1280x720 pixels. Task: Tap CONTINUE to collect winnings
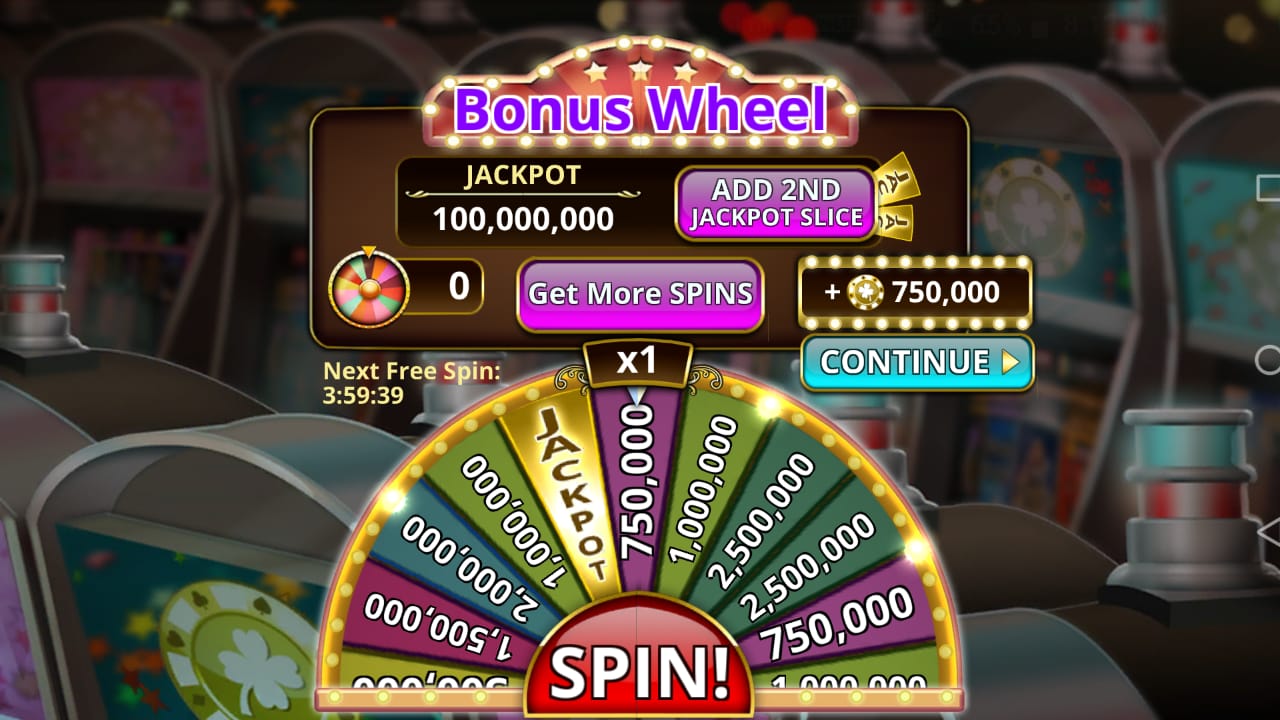[903, 364]
